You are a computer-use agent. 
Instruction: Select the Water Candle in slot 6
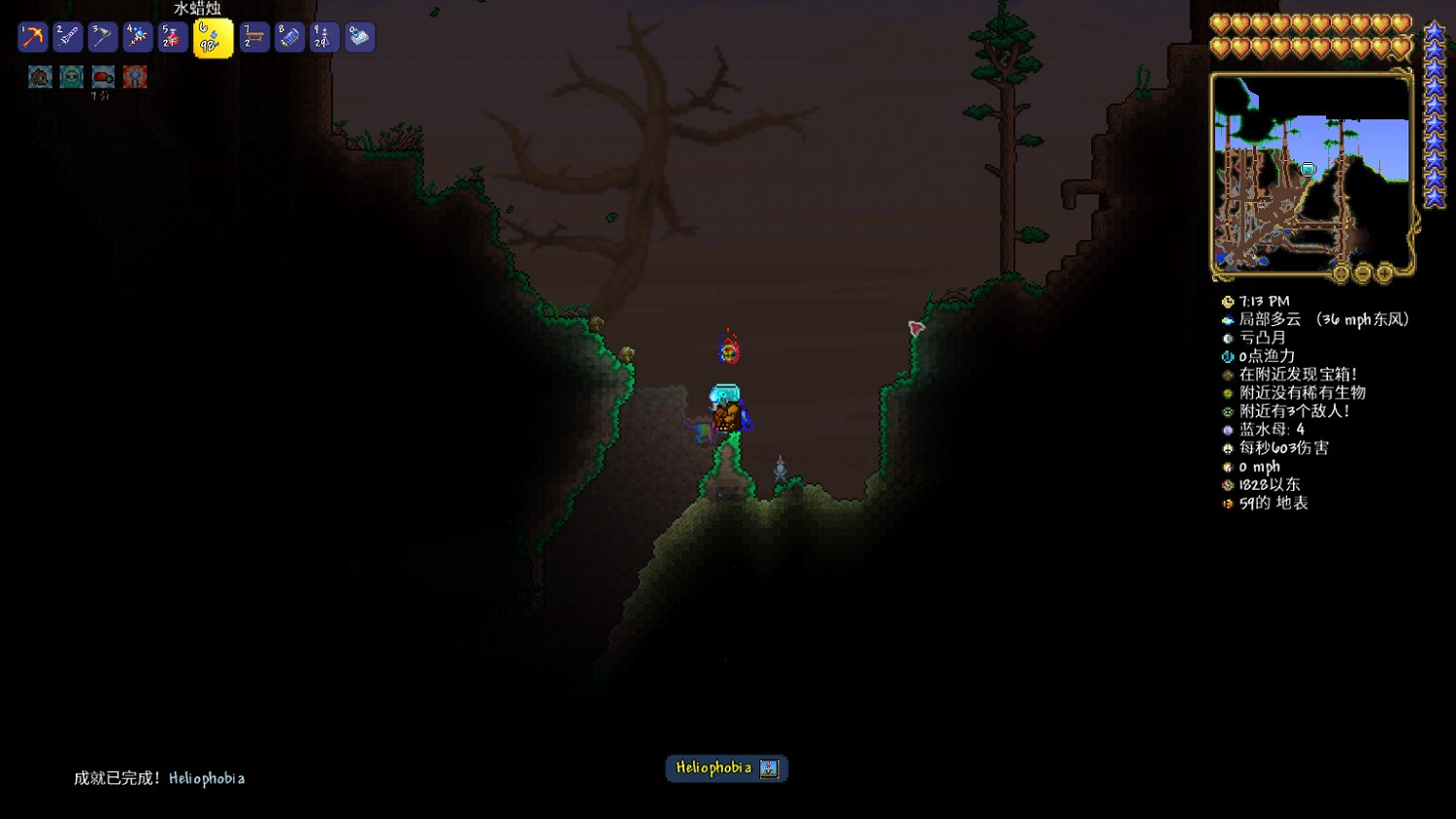pyautogui.click(x=213, y=38)
